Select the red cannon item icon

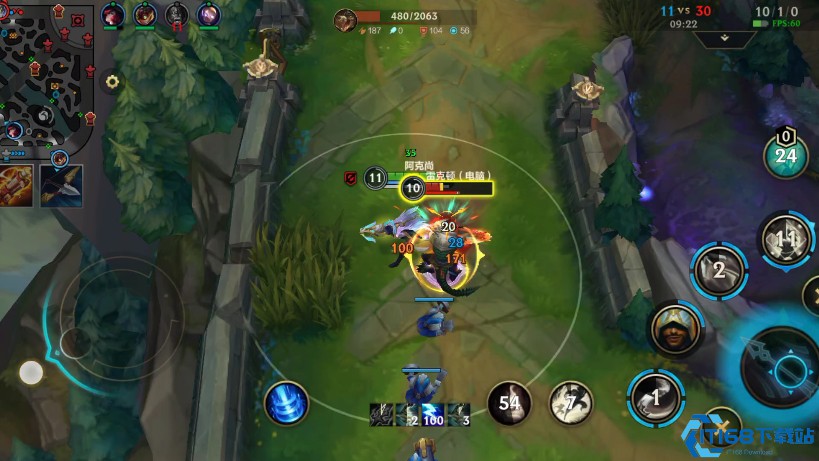(17, 185)
